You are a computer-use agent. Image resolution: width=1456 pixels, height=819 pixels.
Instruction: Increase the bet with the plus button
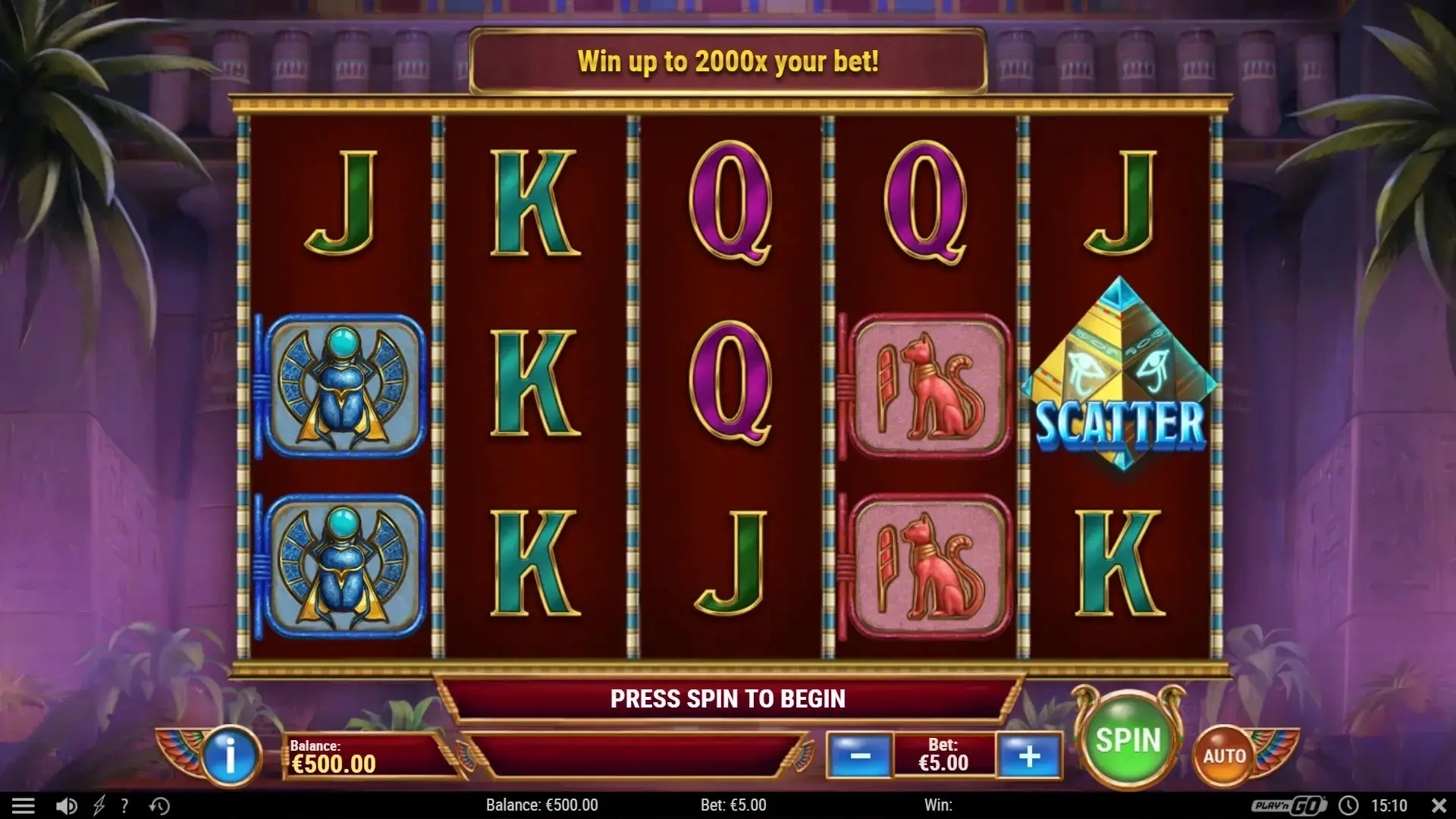(1029, 755)
